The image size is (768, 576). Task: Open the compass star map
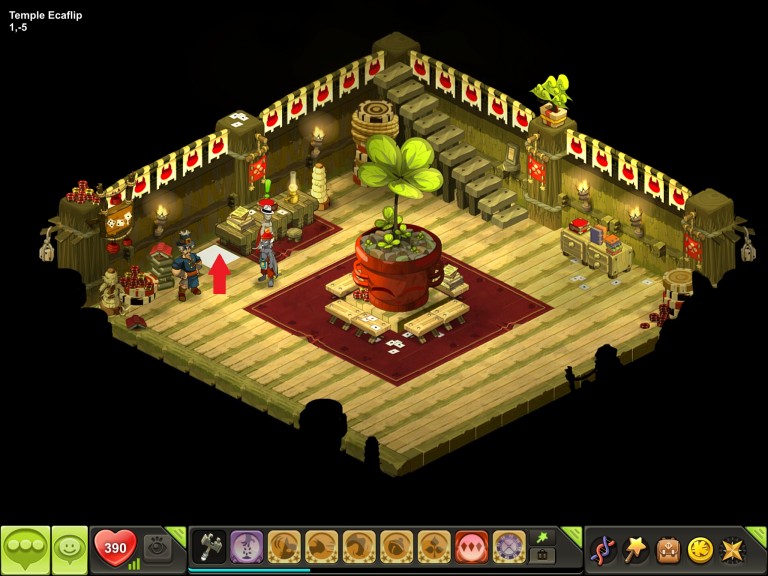(x=733, y=549)
